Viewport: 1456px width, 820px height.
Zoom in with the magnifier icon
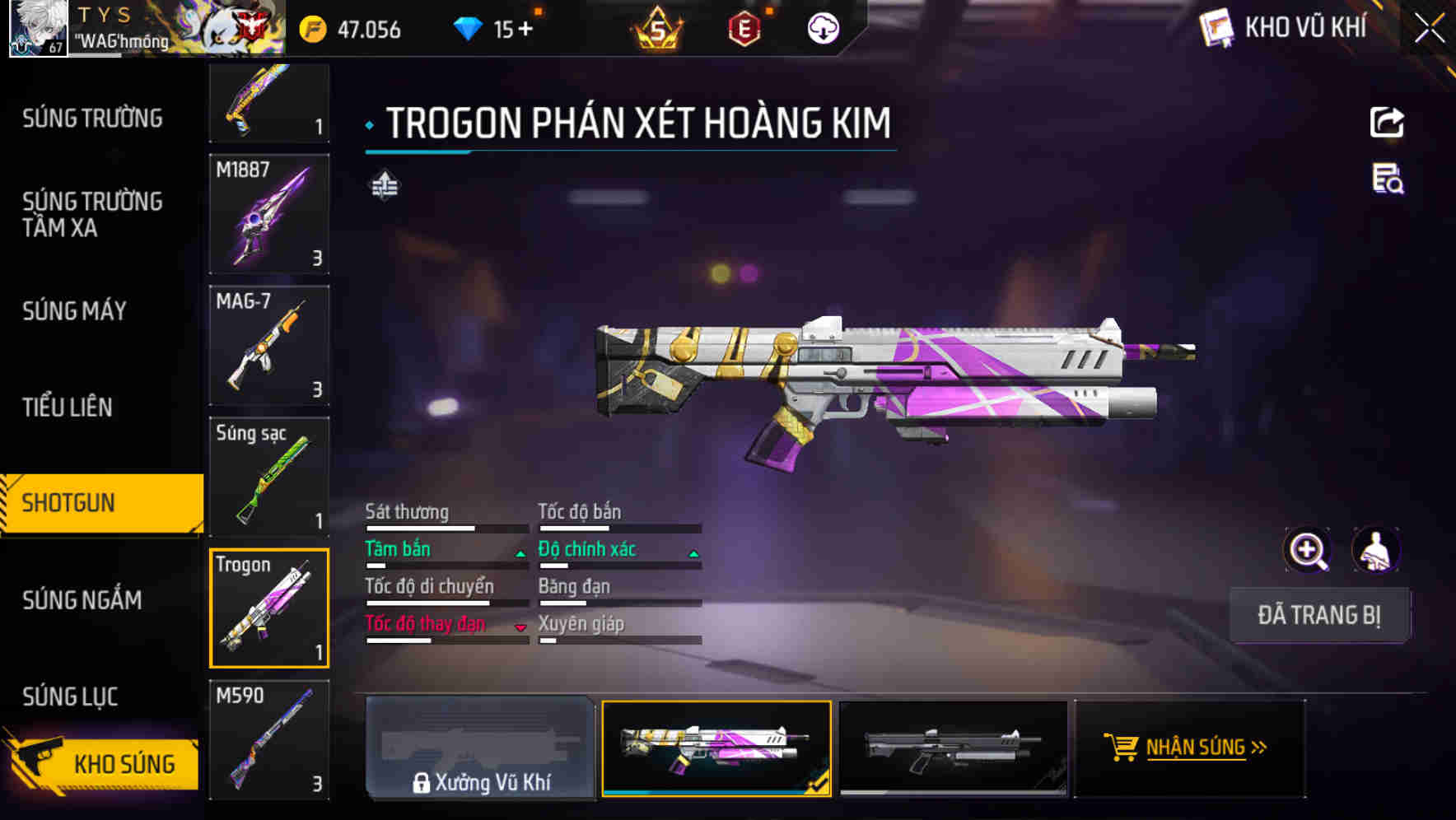point(1307,550)
